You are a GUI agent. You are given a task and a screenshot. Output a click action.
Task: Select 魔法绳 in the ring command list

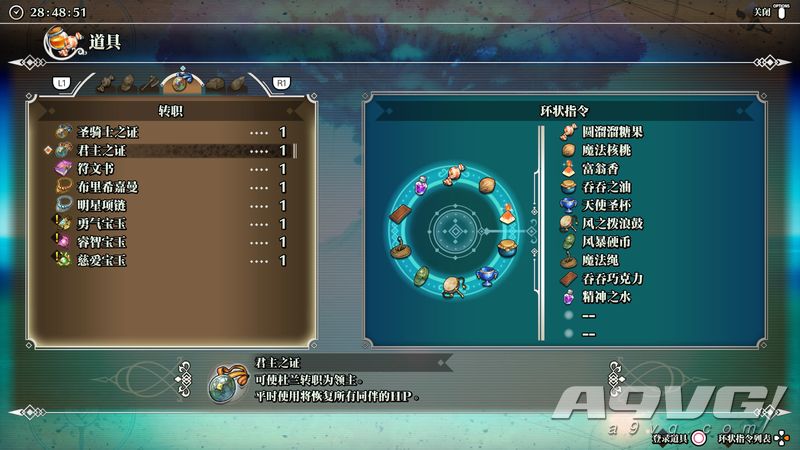pos(598,259)
